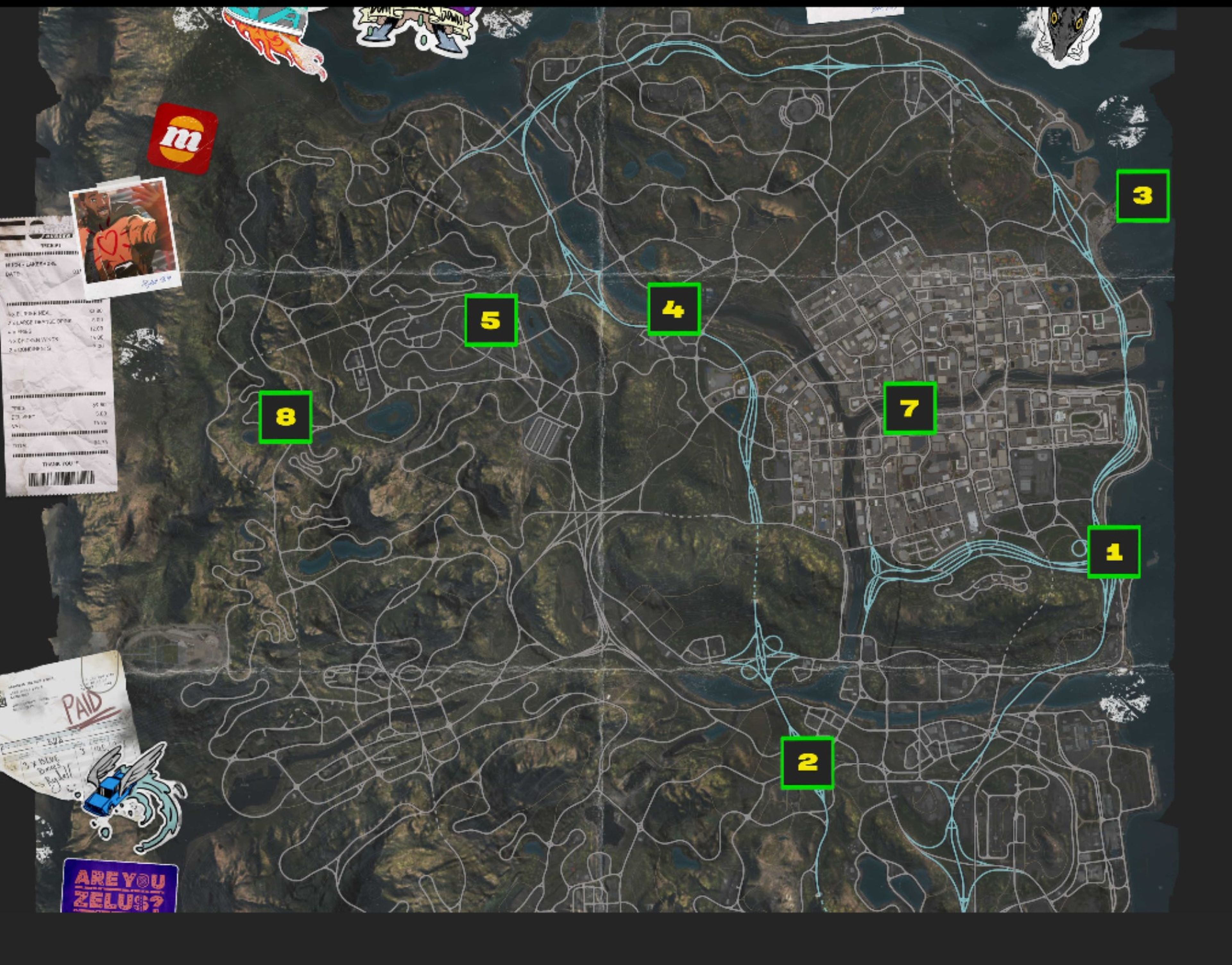Image resolution: width=1232 pixels, height=965 pixels.
Task: Select marker 5 in the western hills
Action: pyautogui.click(x=491, y=321)
